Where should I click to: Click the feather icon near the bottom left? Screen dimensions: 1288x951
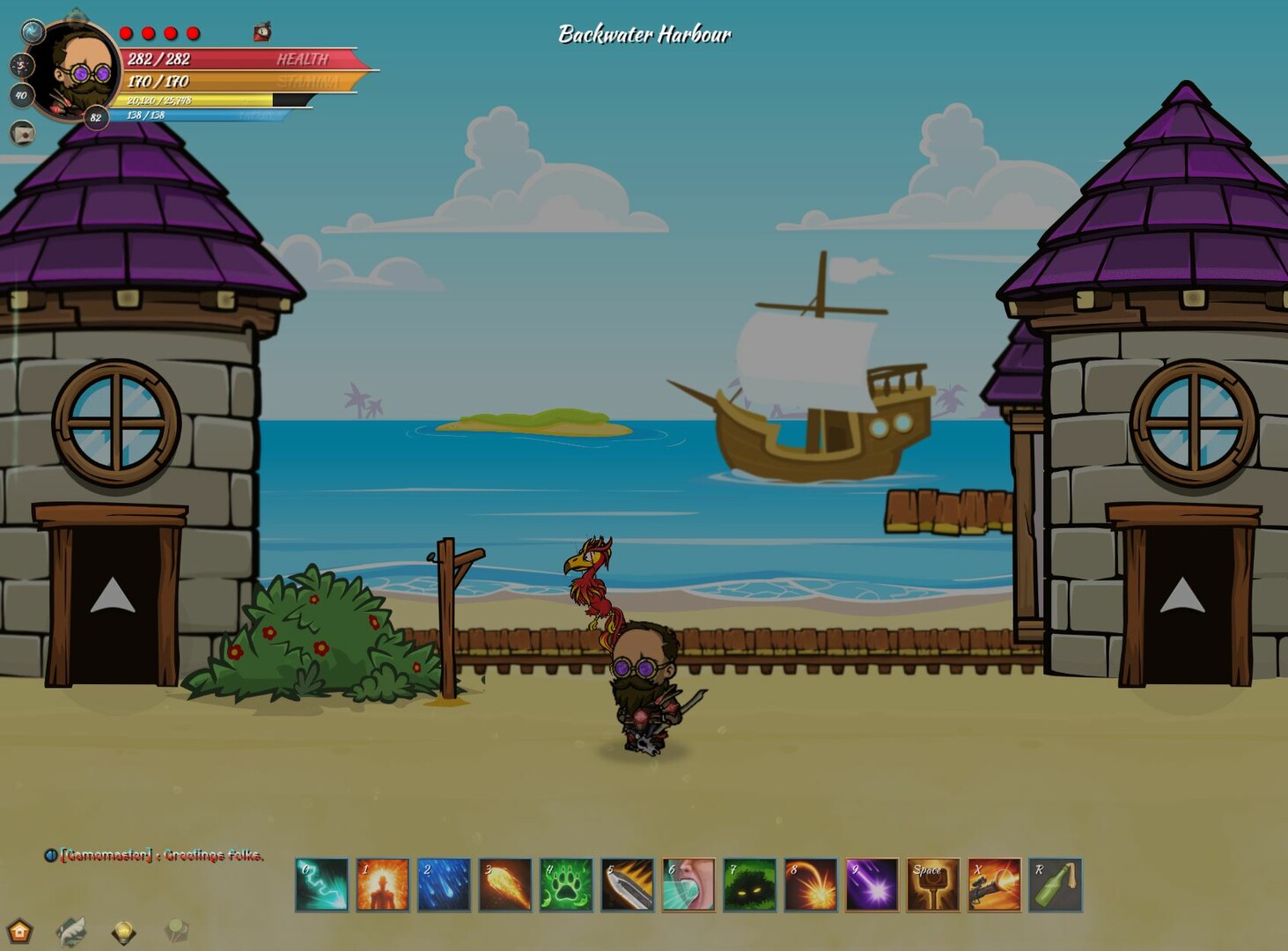pos(71,931)
